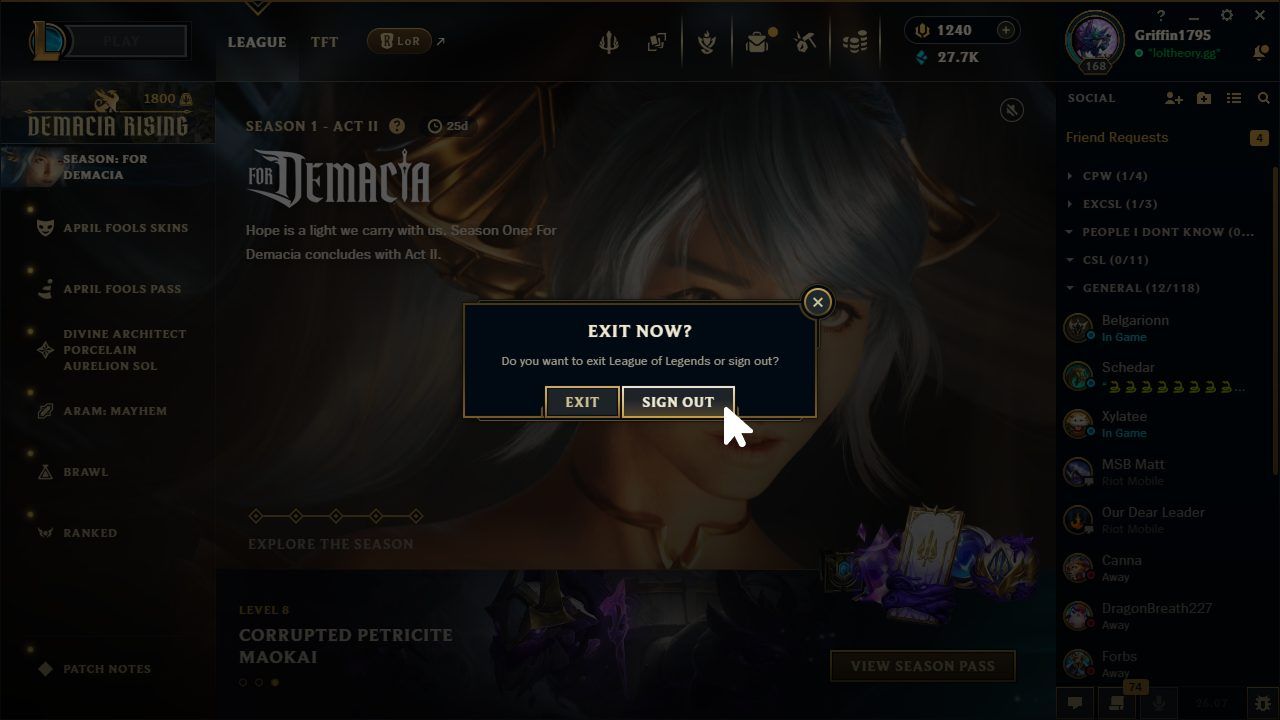
Task: Click SIGN OUT in the exit dialog
Action: click(678, 402)
